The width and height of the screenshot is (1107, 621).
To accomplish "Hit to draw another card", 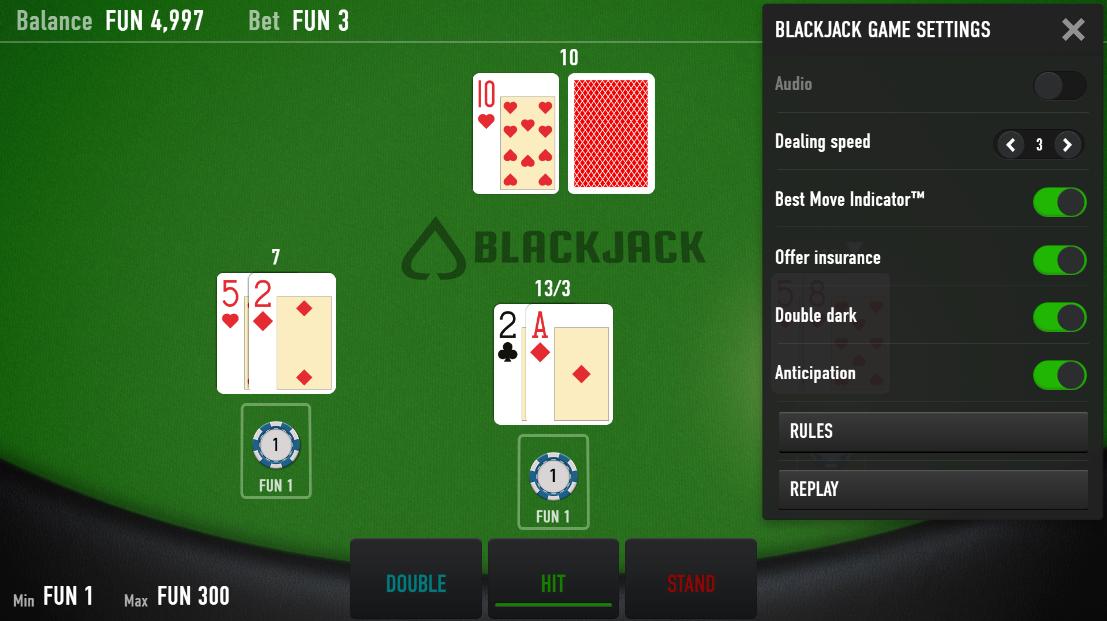I will click(x=553, y=583).
